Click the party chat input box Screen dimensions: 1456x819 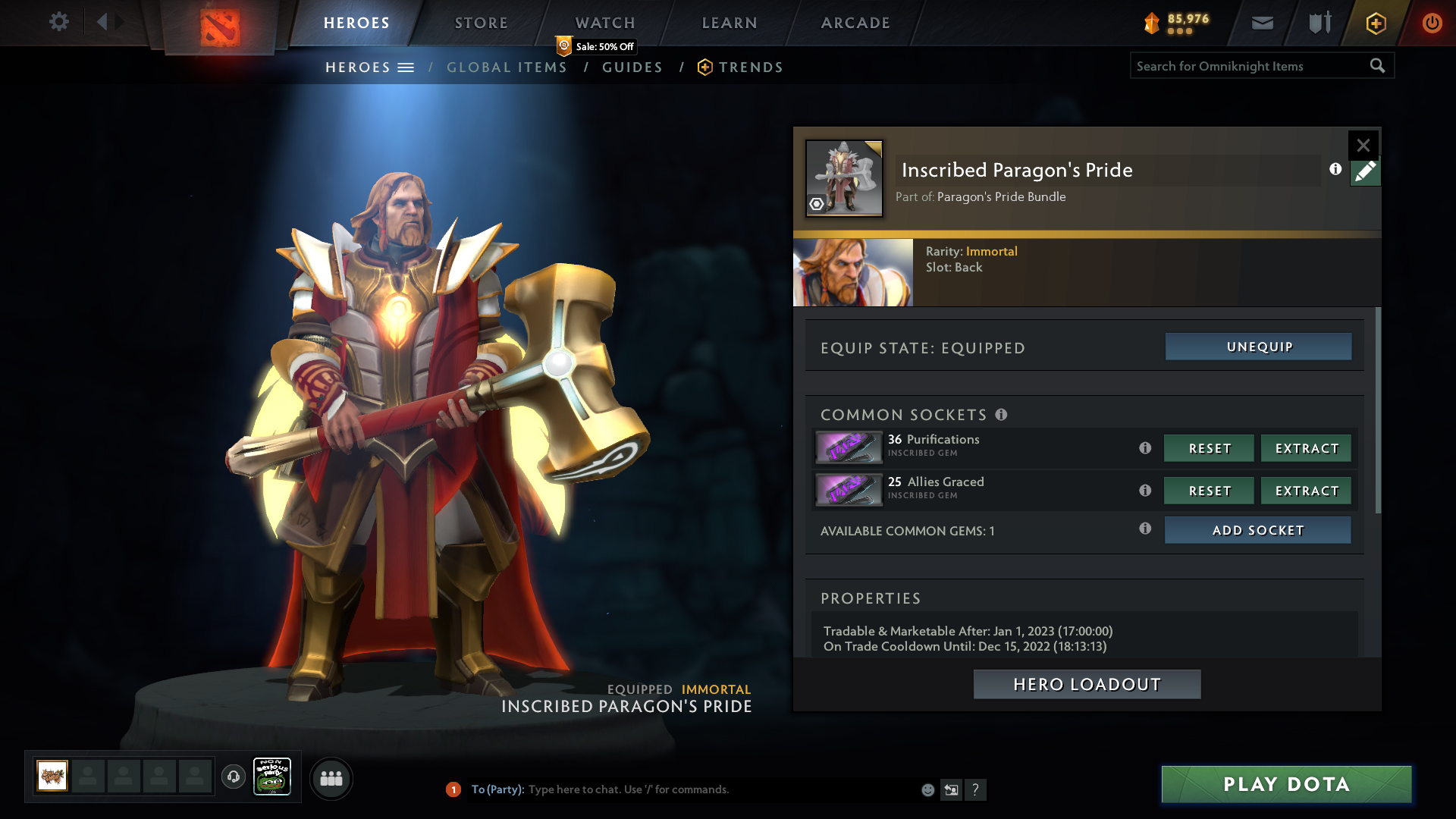point(720,789)
